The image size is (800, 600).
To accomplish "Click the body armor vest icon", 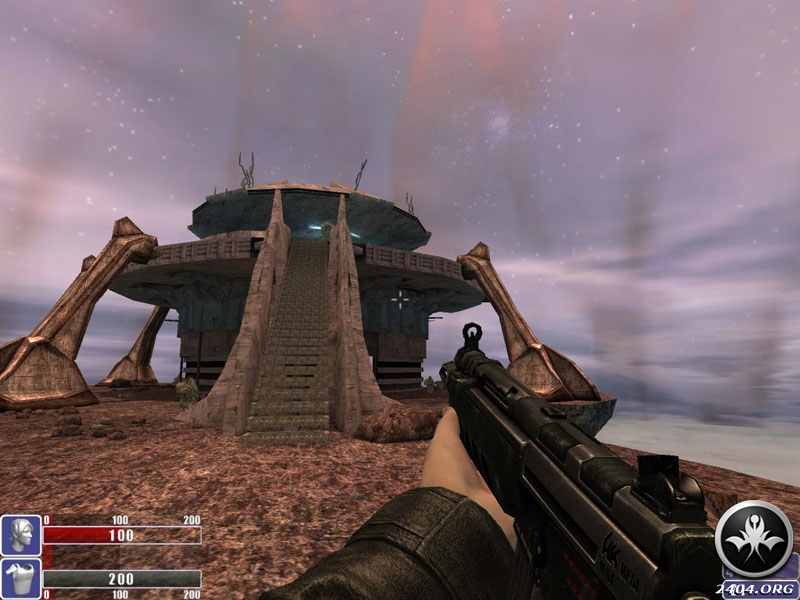I will click(x=21, y=579).
